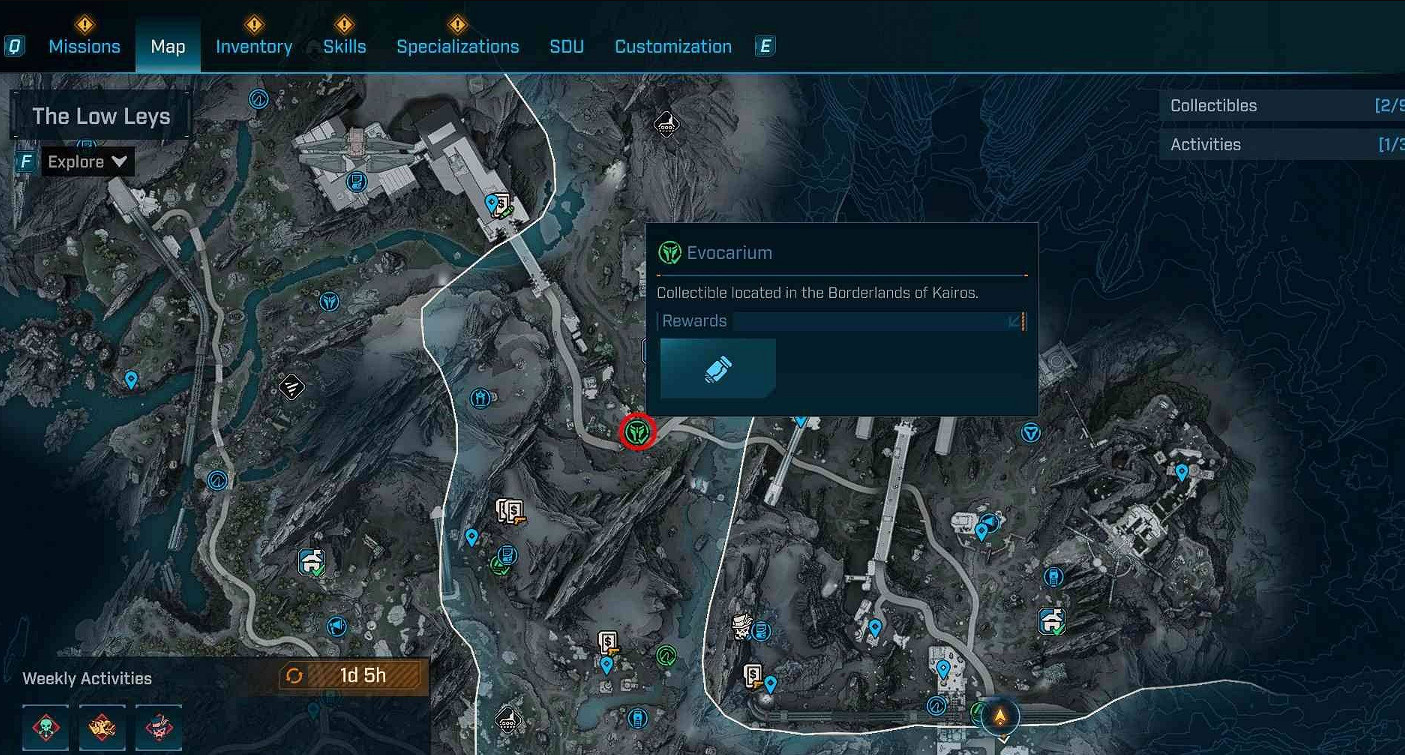Select the green alien skull Weekly Activity icon
This screenshot has height=755, width=1405.
45,728
